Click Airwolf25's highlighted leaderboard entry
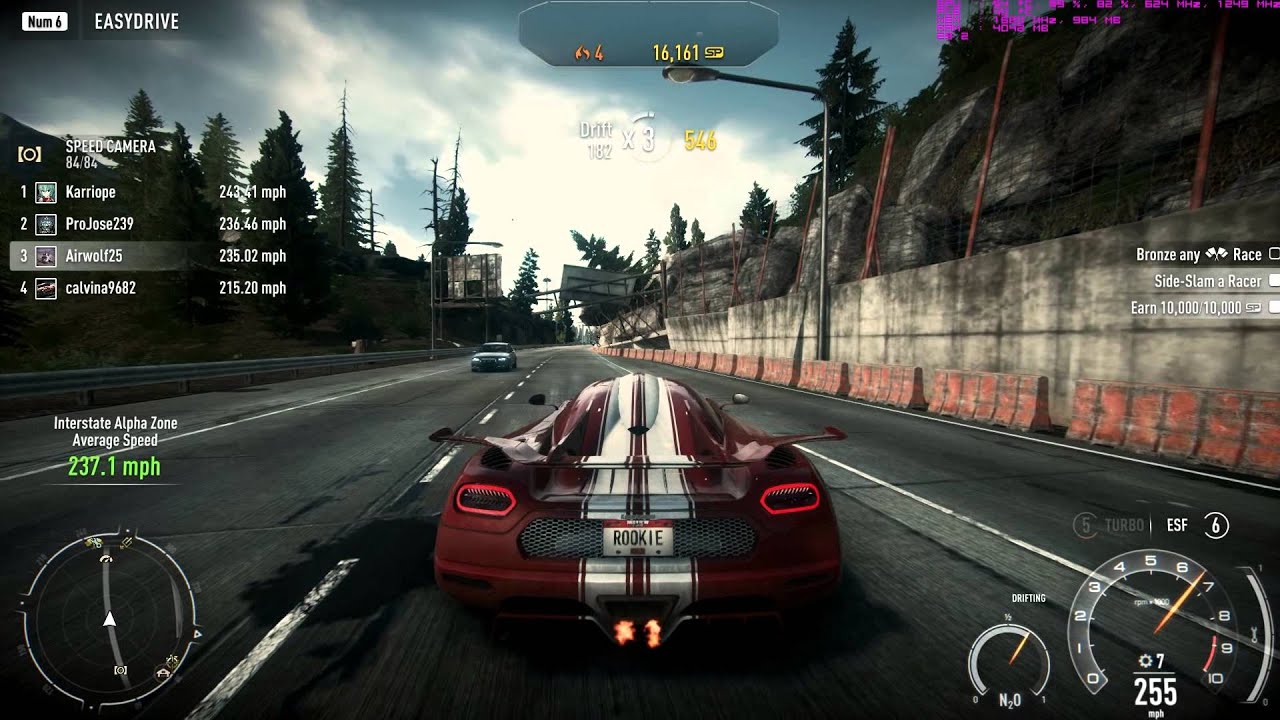 (93, 256)
